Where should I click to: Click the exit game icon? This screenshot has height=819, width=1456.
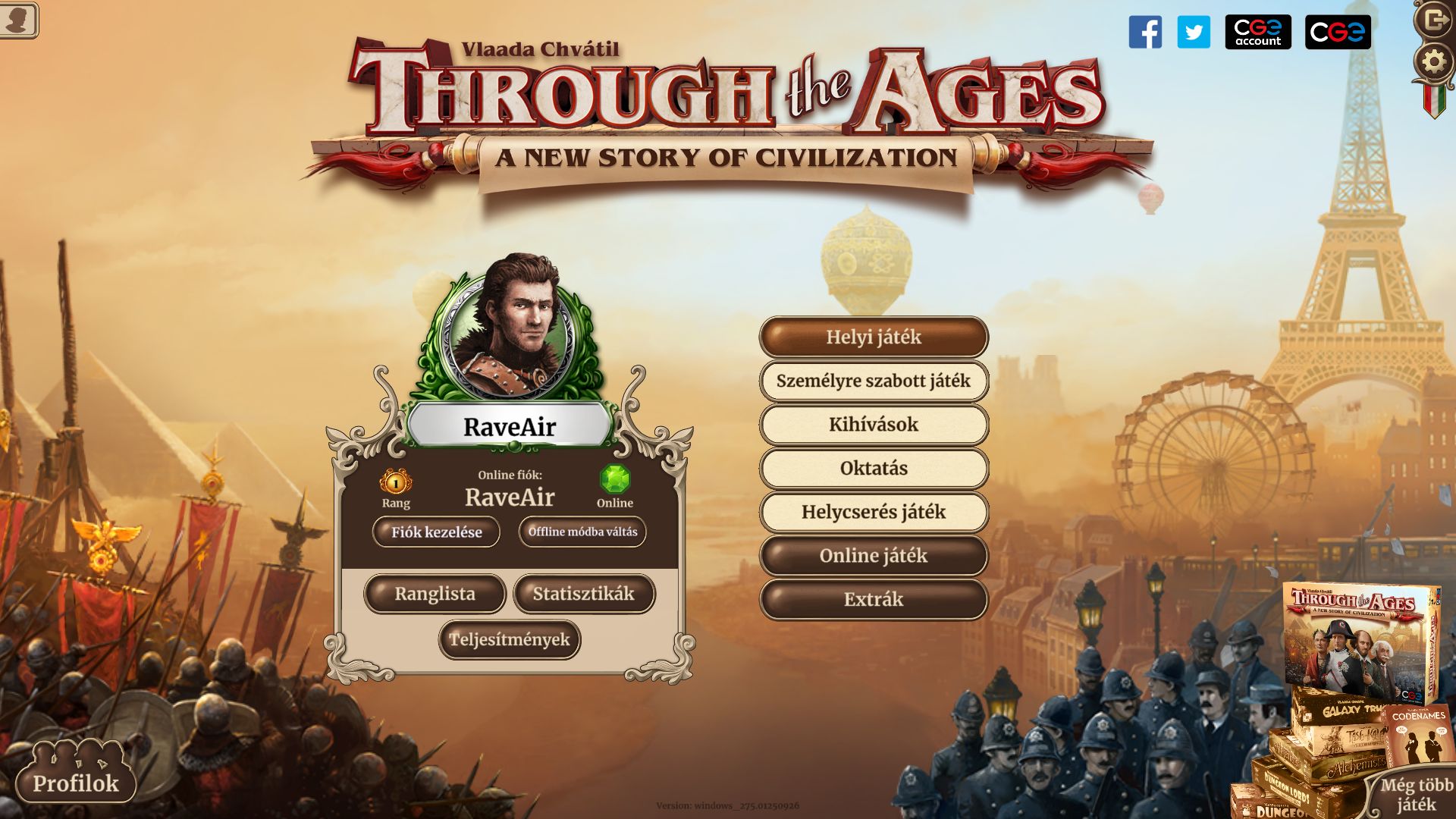point(1434,19)
